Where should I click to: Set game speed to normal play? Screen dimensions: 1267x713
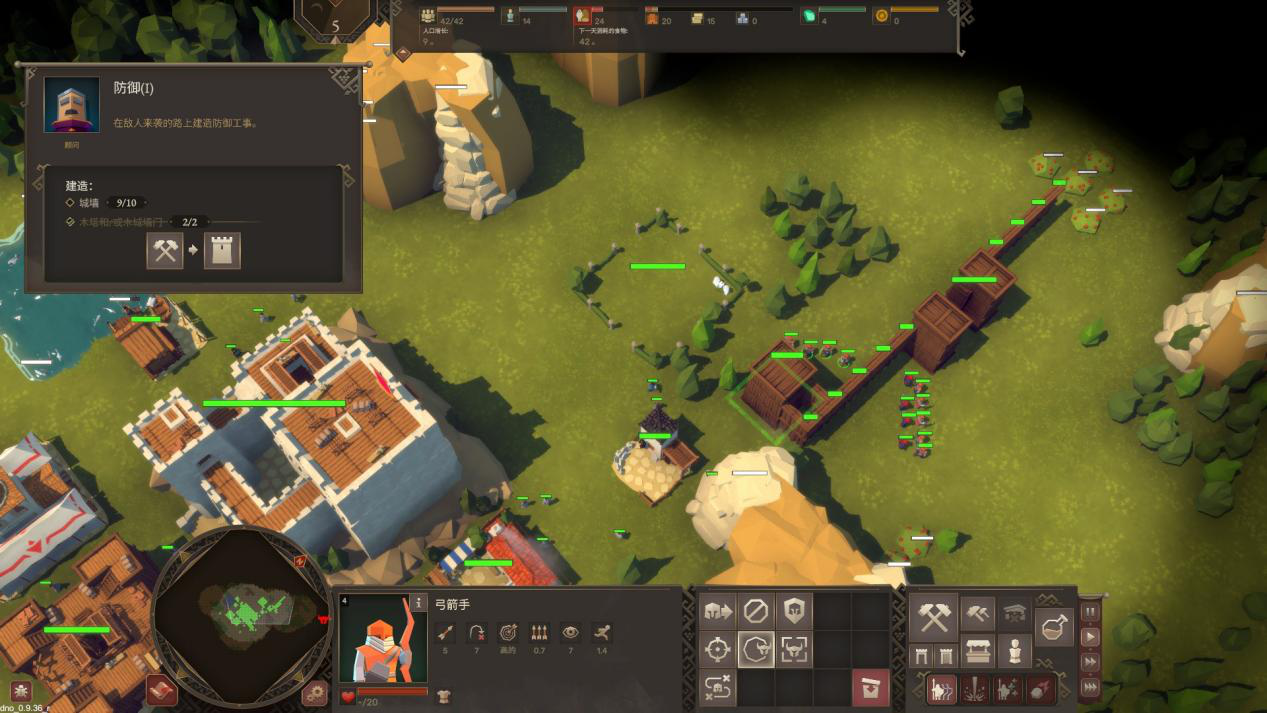[1090, 637]
